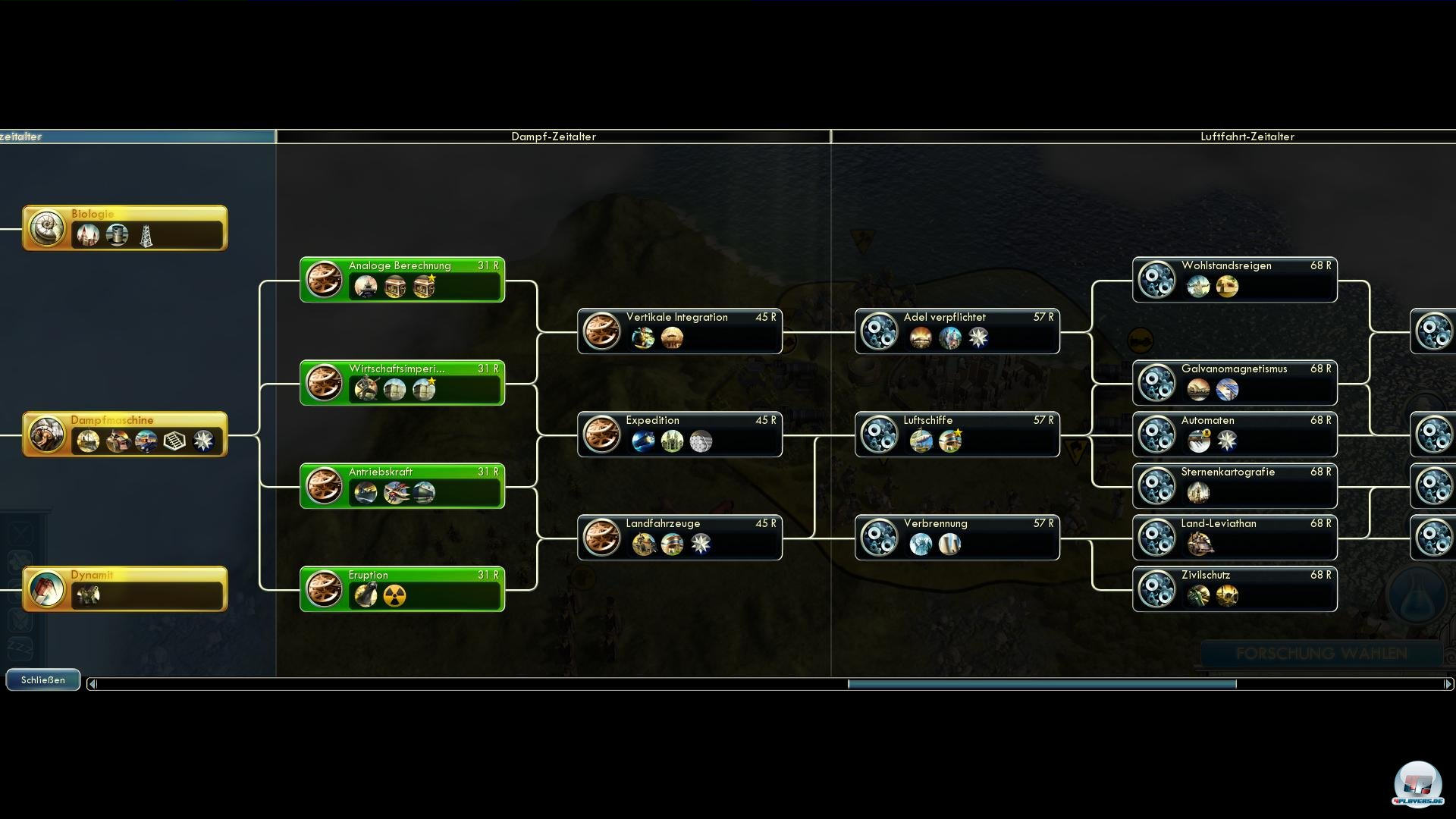The width and height of the screenshot is (1456, 819).
Task: Select the Zivilschutz technology
Action: [x=1235, y=589]
